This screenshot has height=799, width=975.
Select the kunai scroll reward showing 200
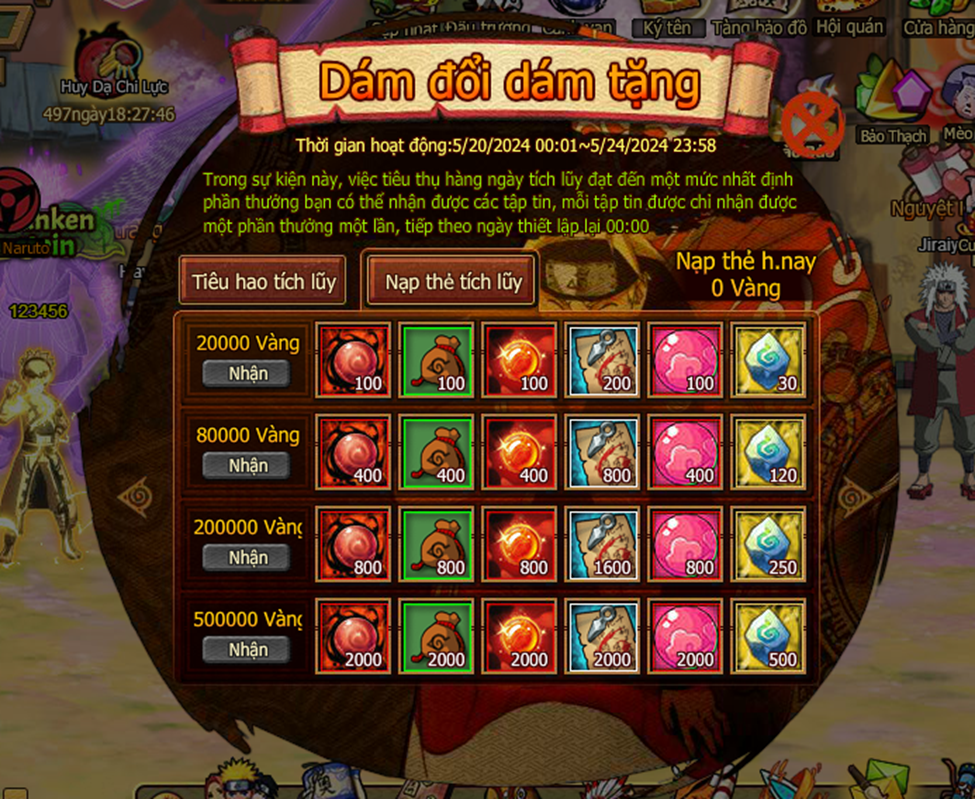point(603,359)
